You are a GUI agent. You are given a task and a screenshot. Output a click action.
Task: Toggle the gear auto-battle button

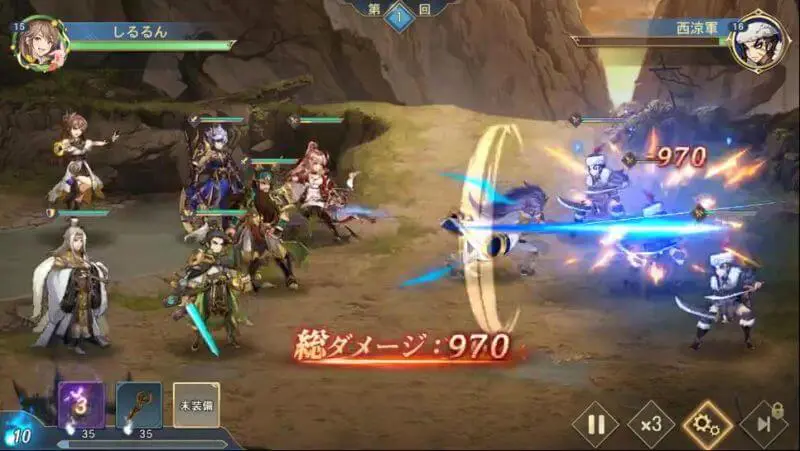(x=707, y=425)
